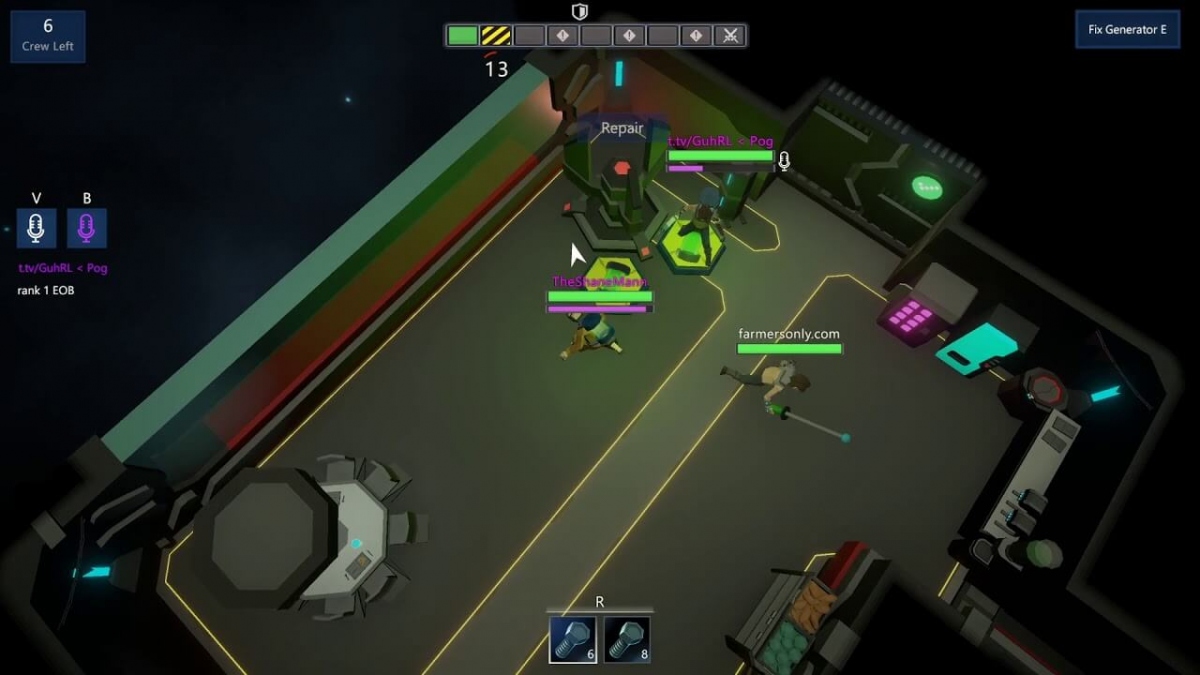Select the bolt slot holding 6
The width and height of the screenshot is (1200, 675).
[x=573, y=640]
